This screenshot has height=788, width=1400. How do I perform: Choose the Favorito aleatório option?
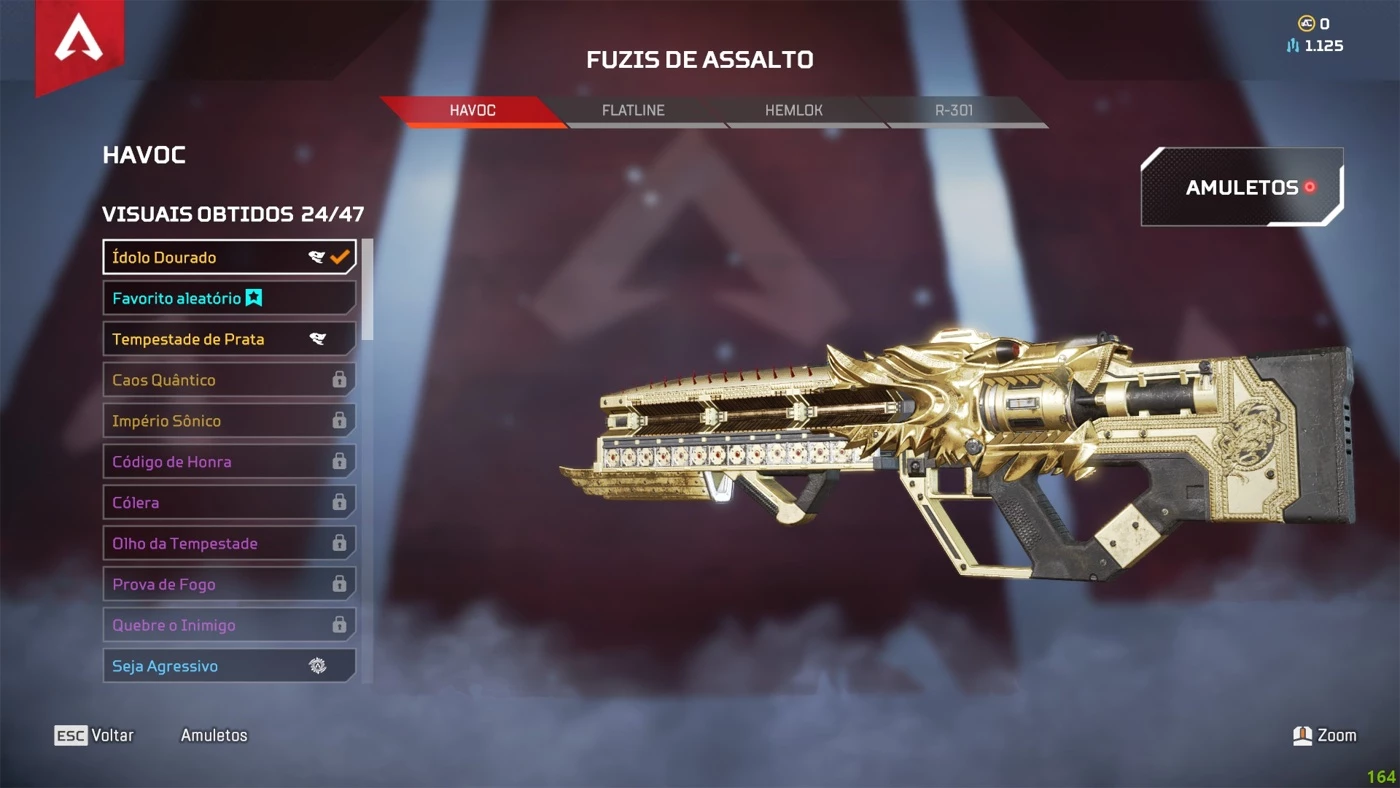click(229, 298)
